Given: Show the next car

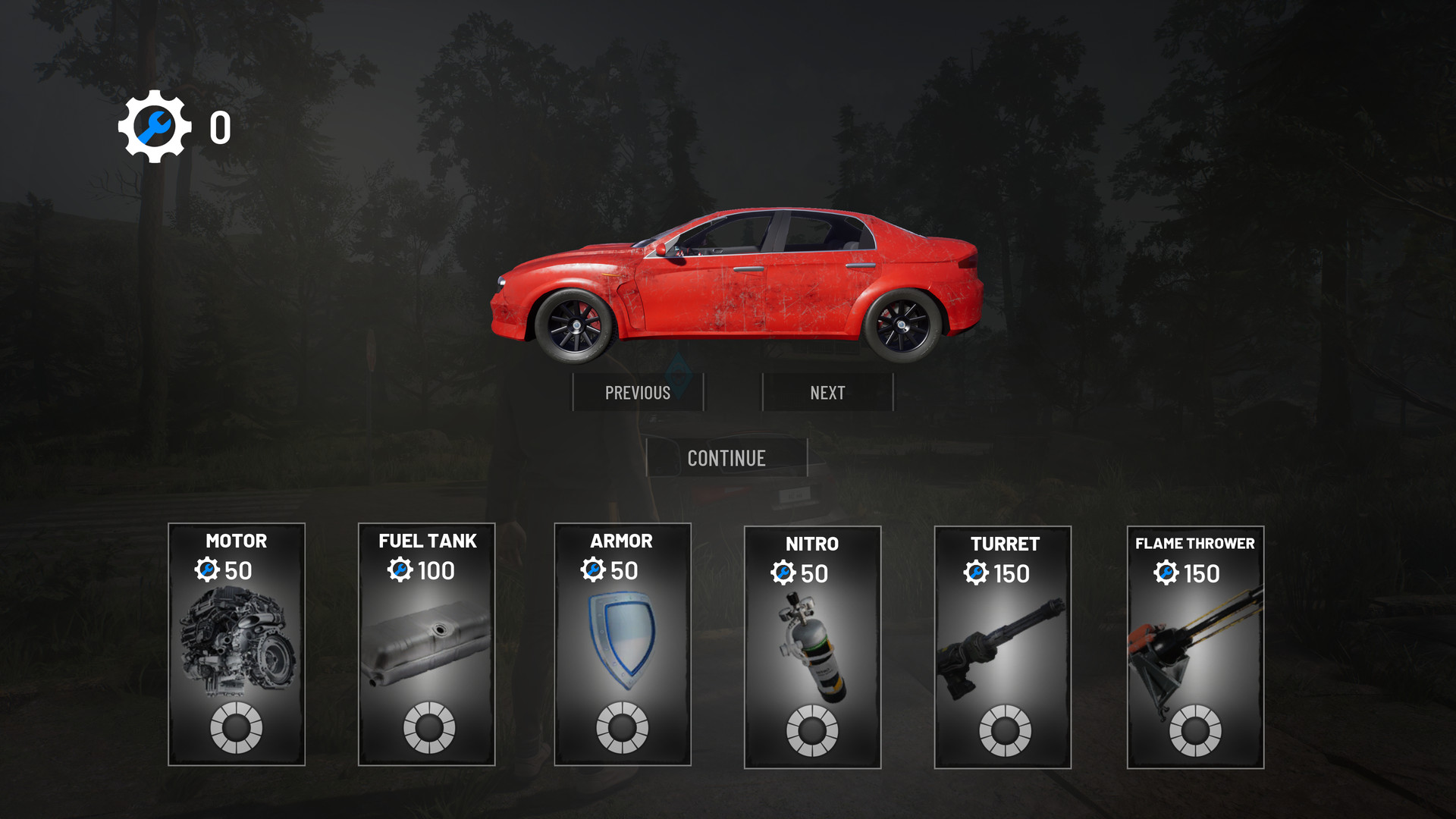Looking at the screenshot, I should pos(827,392).
